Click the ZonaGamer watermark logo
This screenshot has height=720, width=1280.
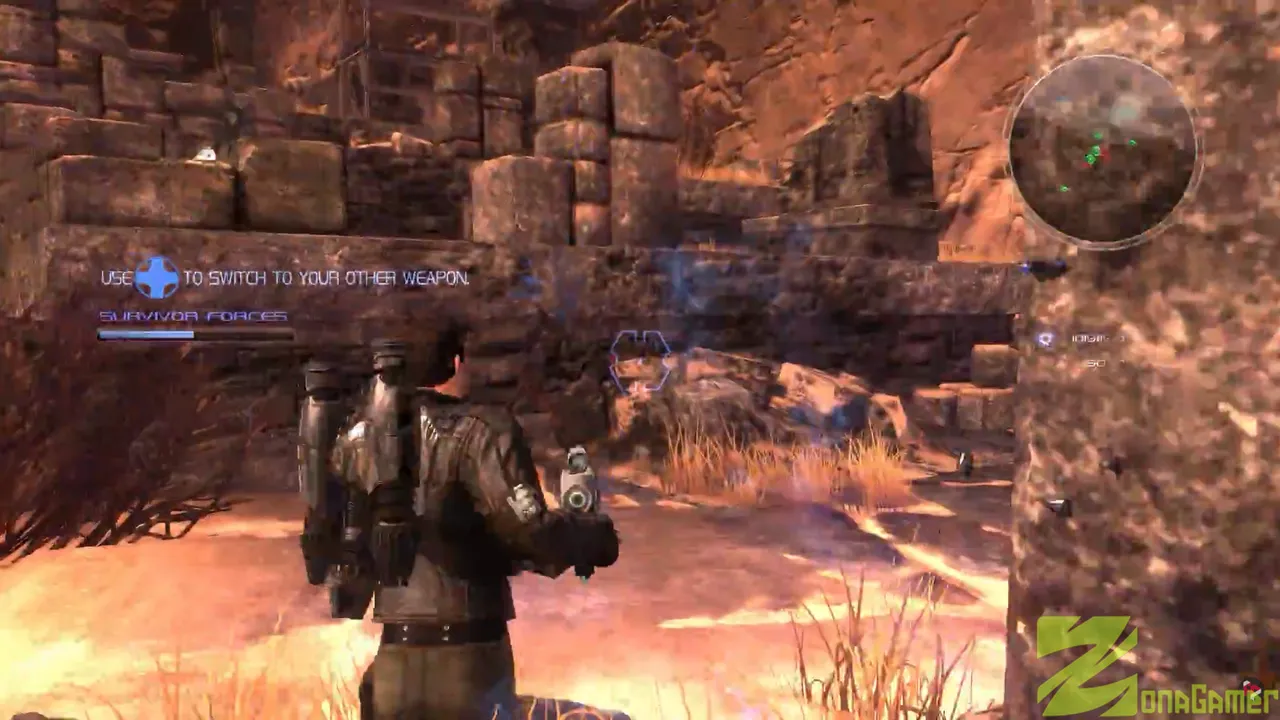1150,667
